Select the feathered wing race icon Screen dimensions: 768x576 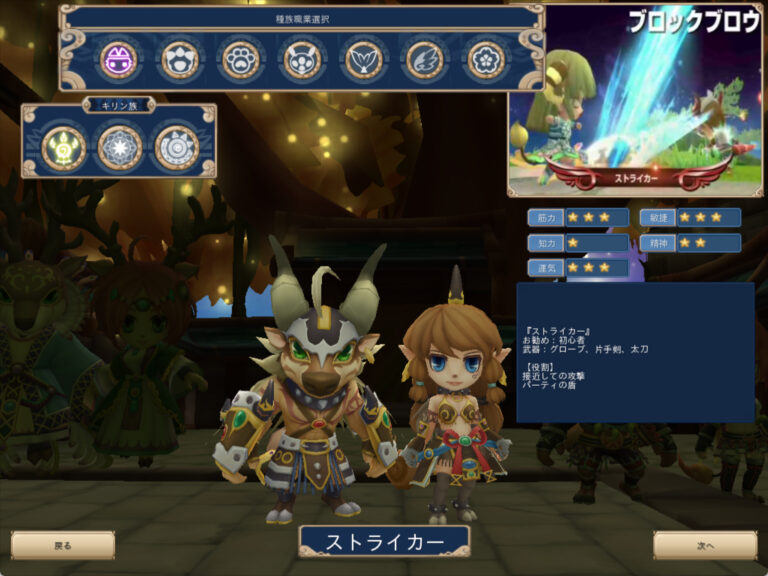[425, 60]
